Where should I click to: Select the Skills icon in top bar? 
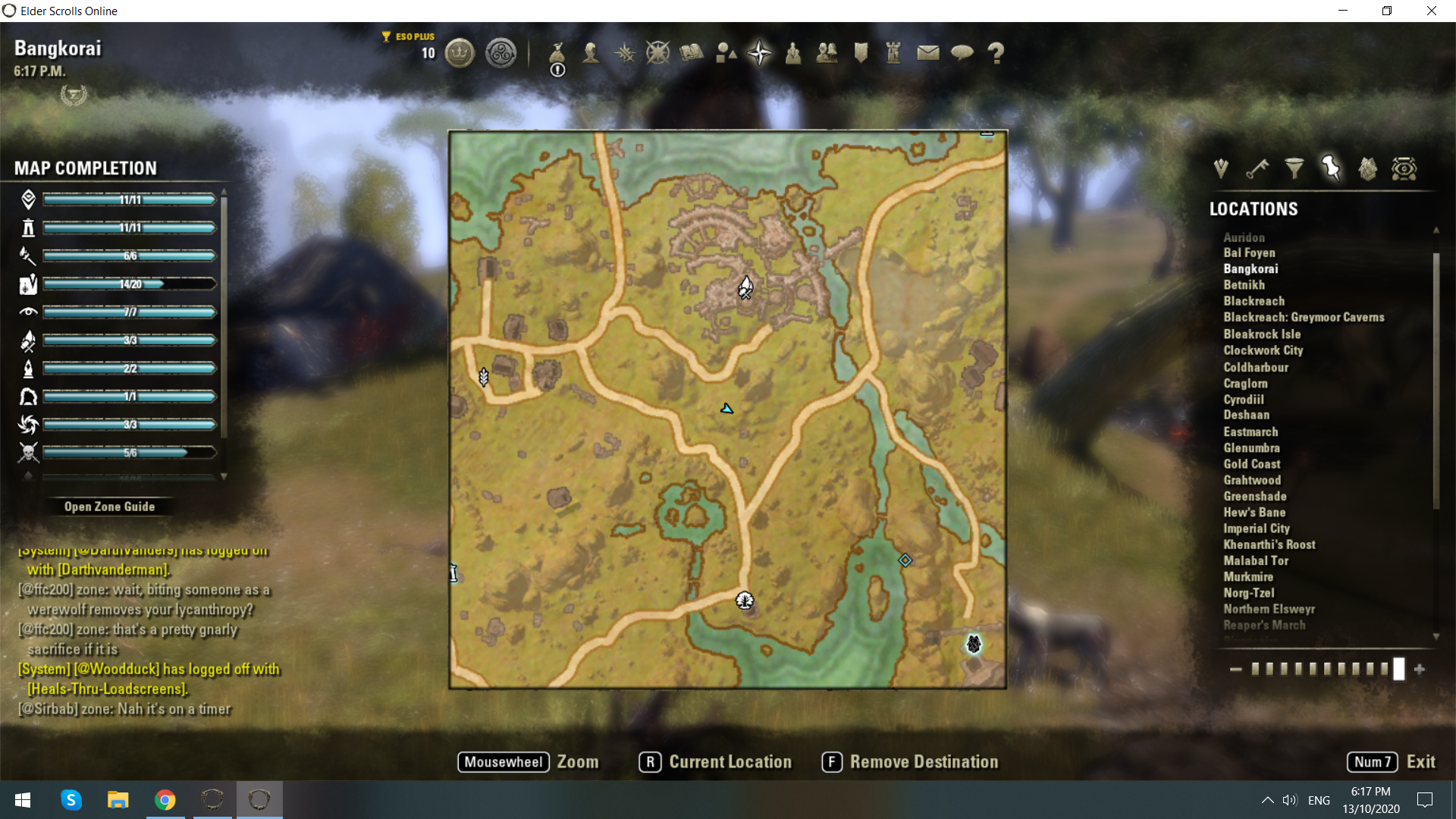pyautogui.click(x=624, y=53)
